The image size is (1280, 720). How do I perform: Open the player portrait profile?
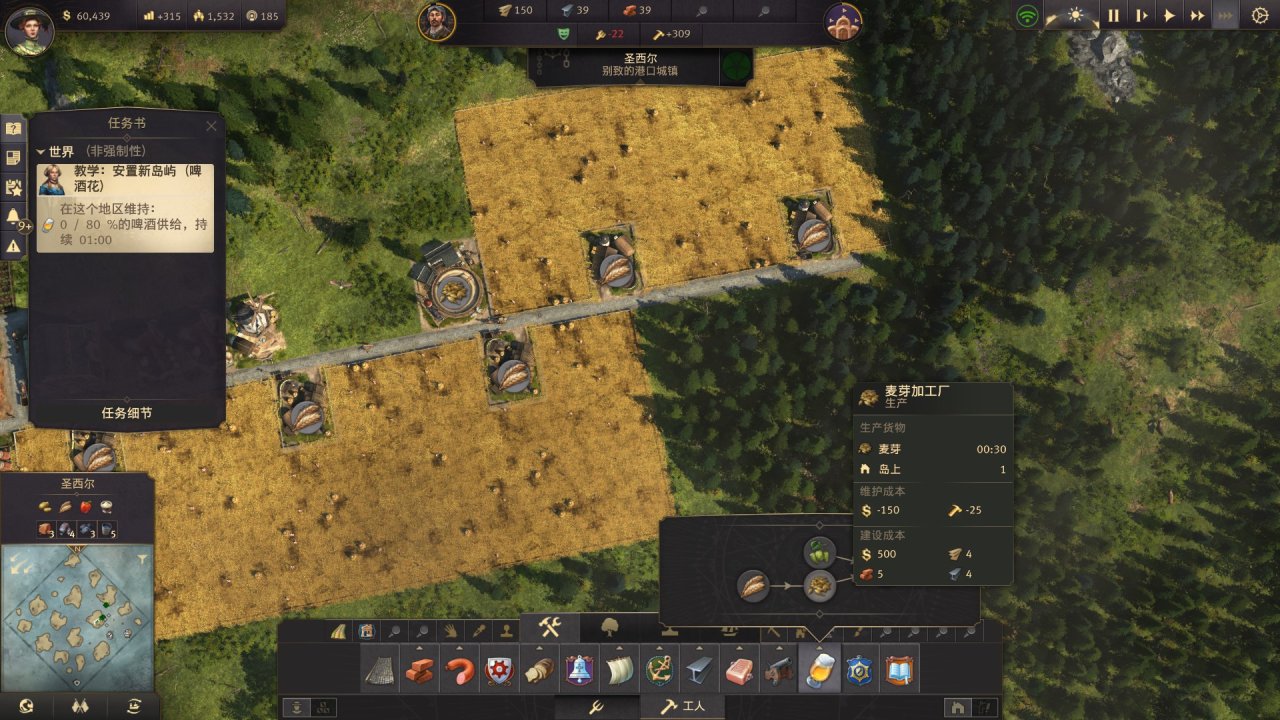tap(29, 29)
